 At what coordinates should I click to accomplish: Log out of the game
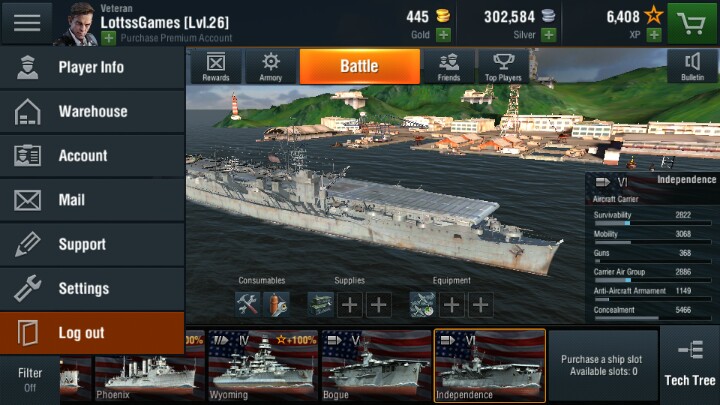(x=92, y=333)
